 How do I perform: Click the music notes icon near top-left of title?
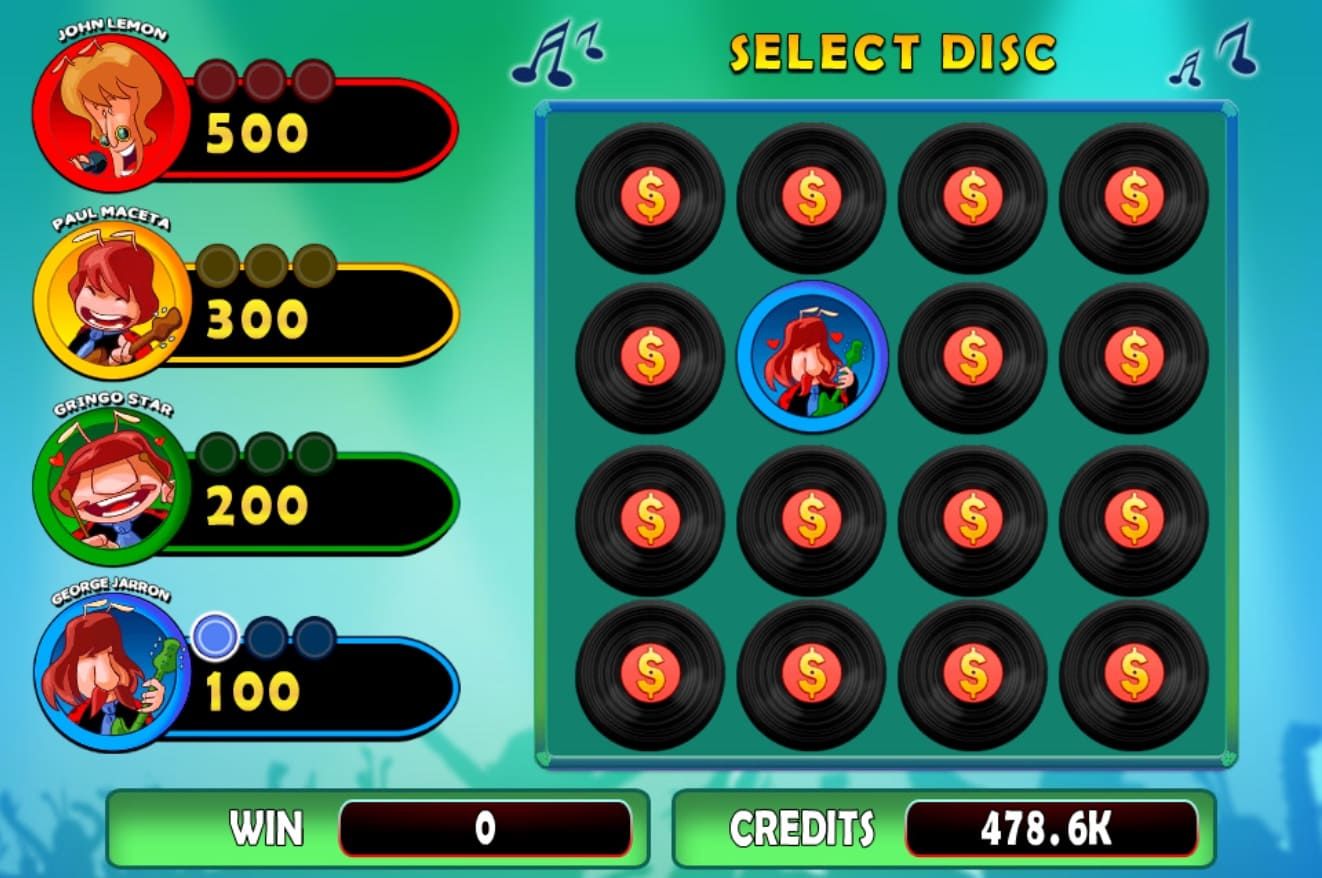point(555,55)
